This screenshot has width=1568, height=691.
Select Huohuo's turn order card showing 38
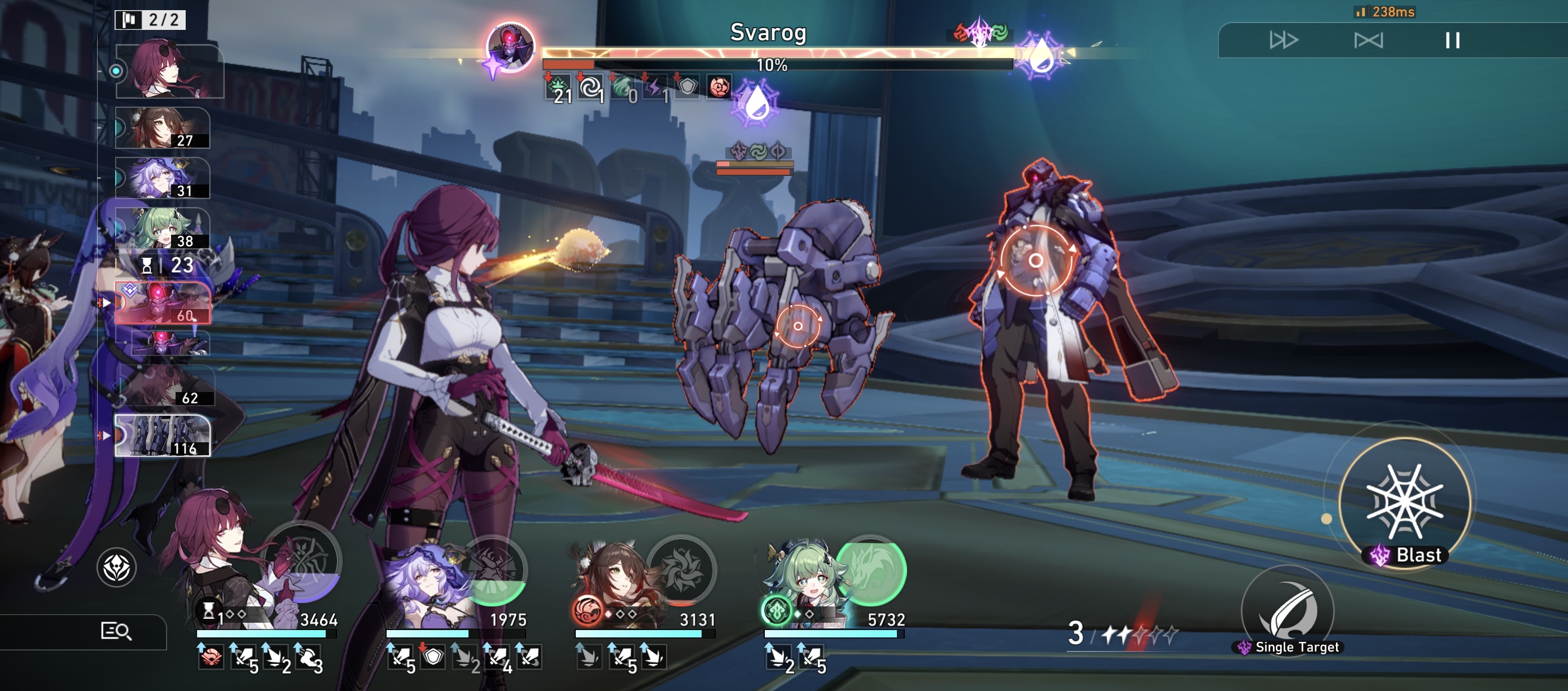tap(163, 228)
